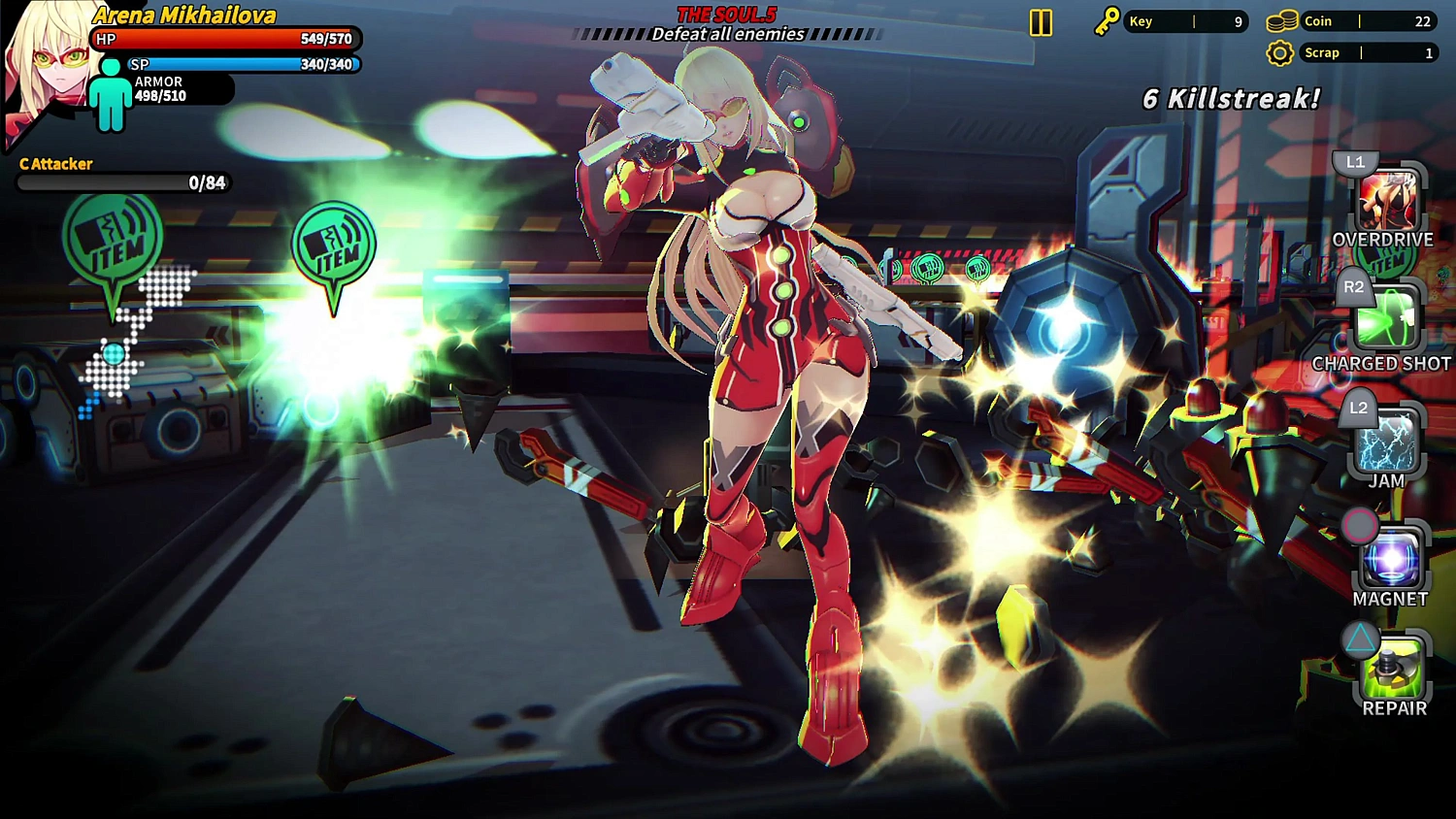Click the Scrap gear icon
Viewport: 1456px width, 819px height.
pyautogui.click(x=1280, y=52)
